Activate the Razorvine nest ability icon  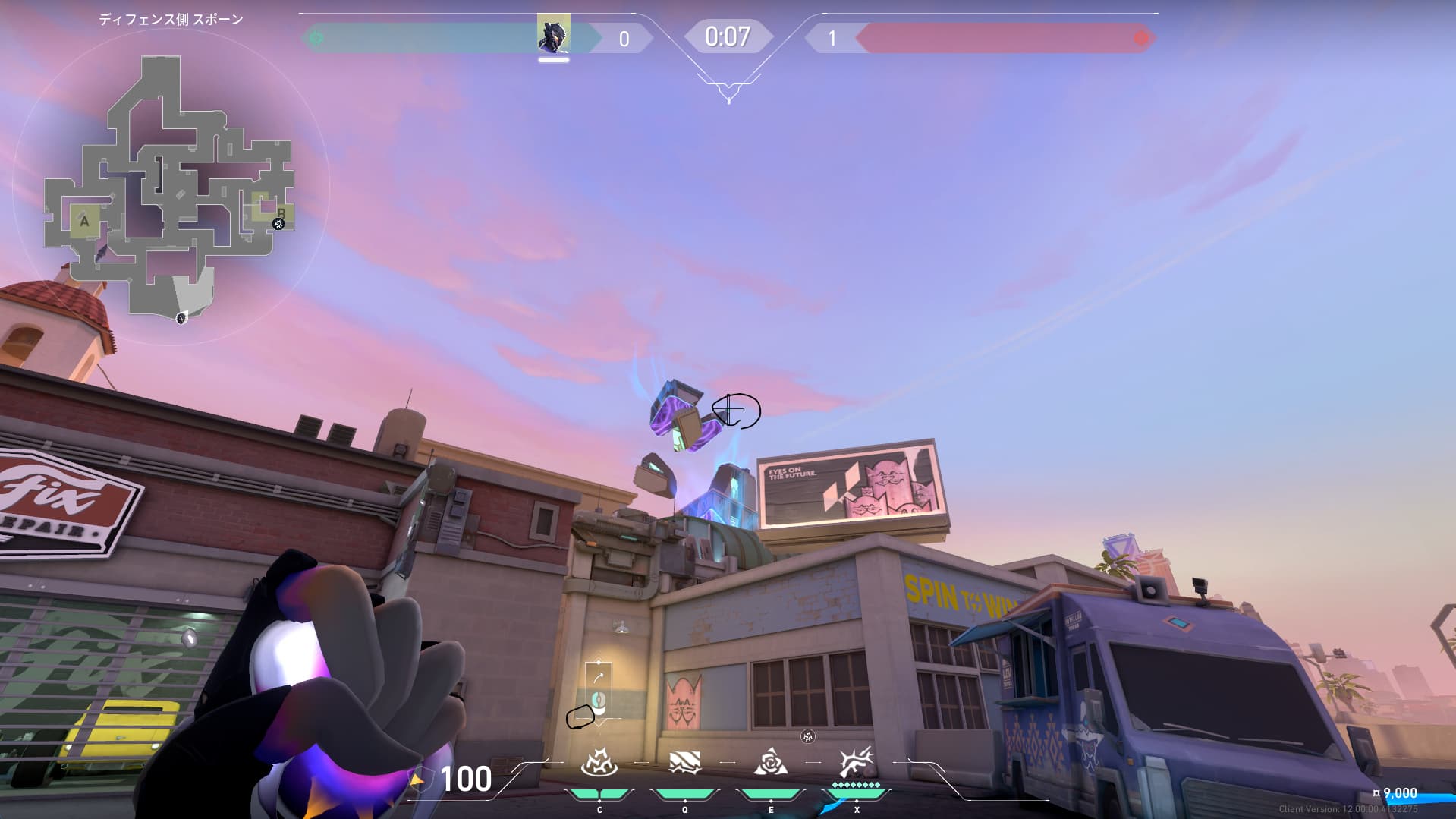tap(599, 763)
